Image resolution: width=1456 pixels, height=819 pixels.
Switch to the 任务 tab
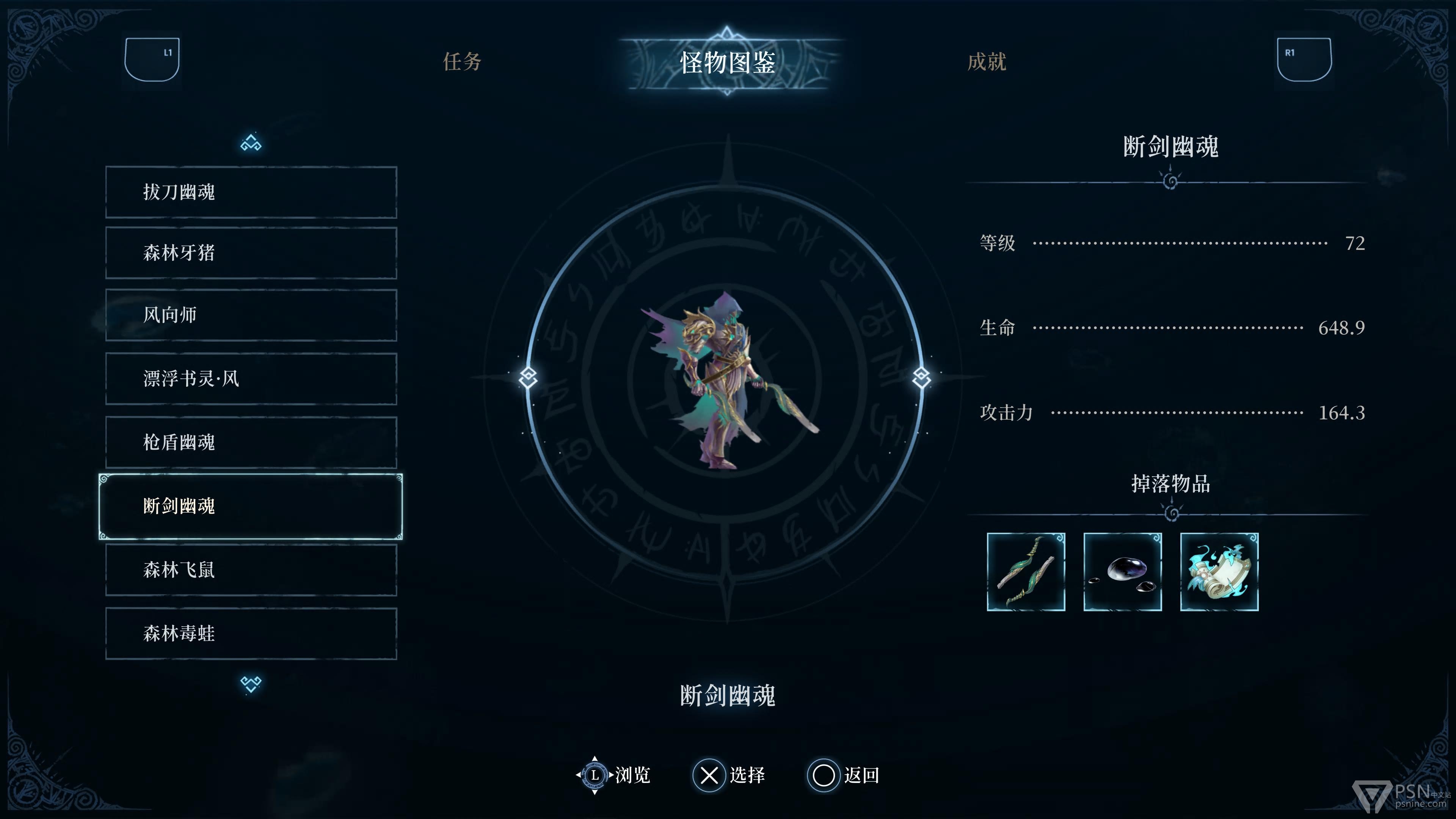pos(462,61)
